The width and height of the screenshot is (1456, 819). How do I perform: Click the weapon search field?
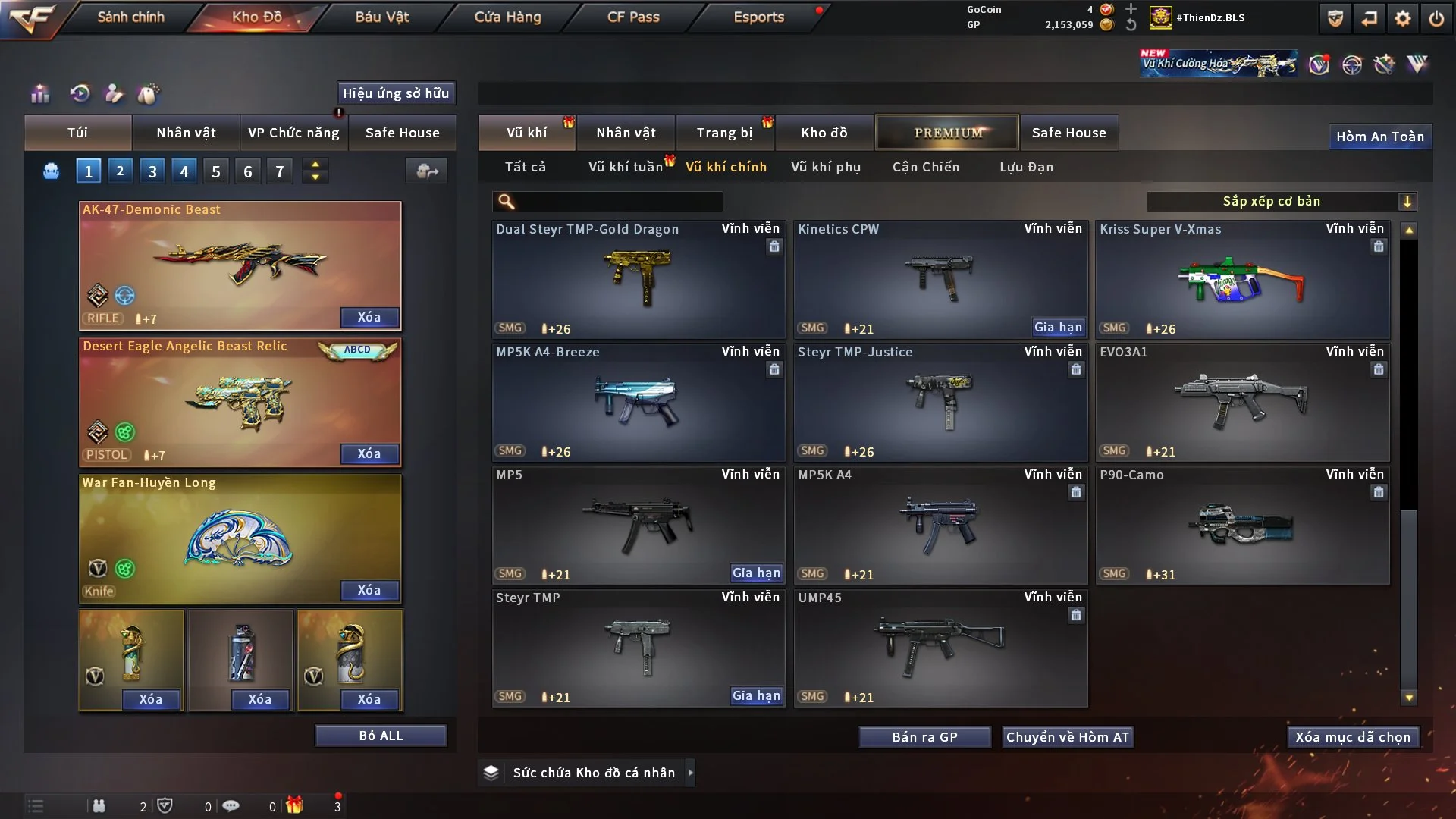coord(618,201)
